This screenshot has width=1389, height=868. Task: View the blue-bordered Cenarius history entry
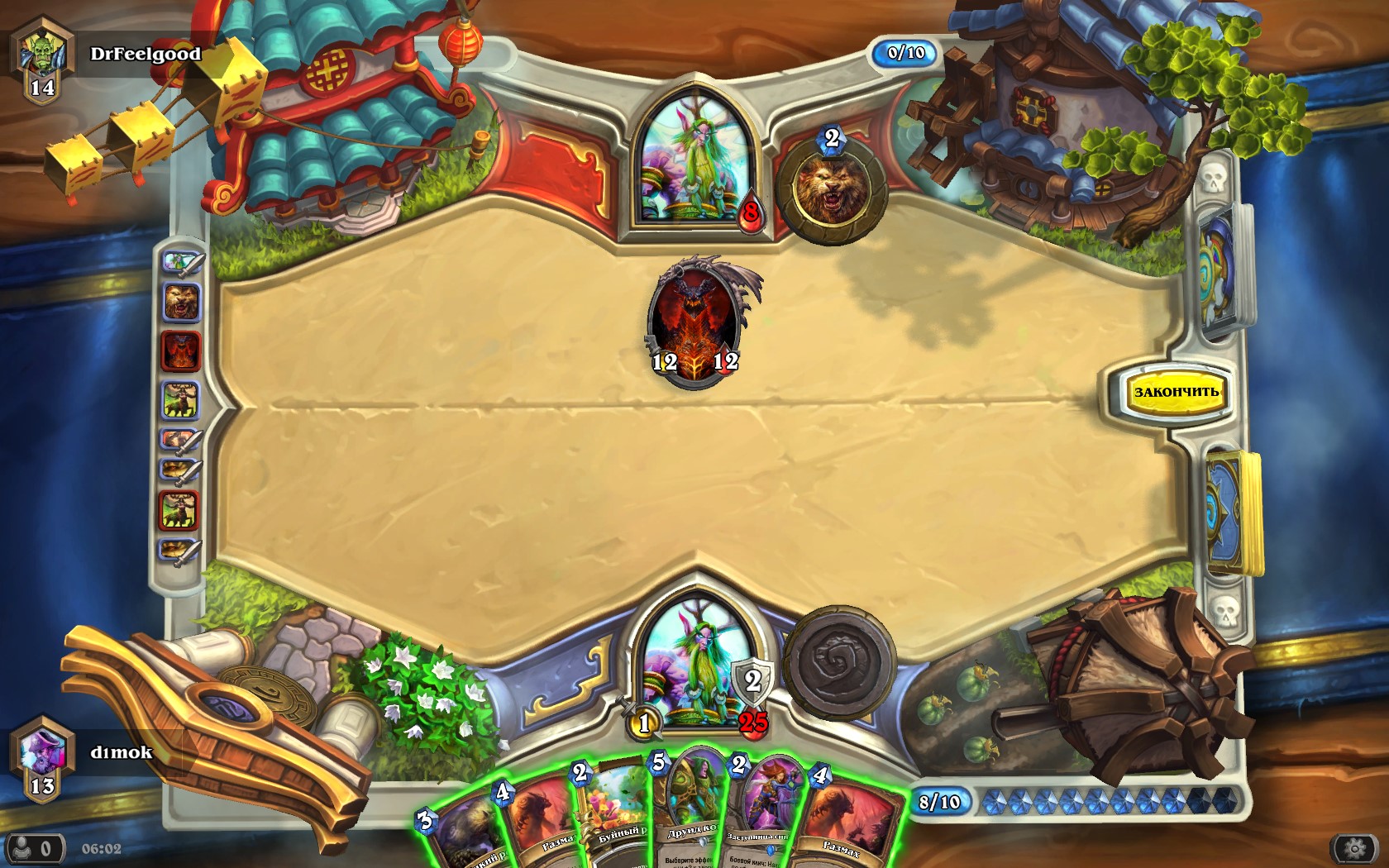[180, 400]
